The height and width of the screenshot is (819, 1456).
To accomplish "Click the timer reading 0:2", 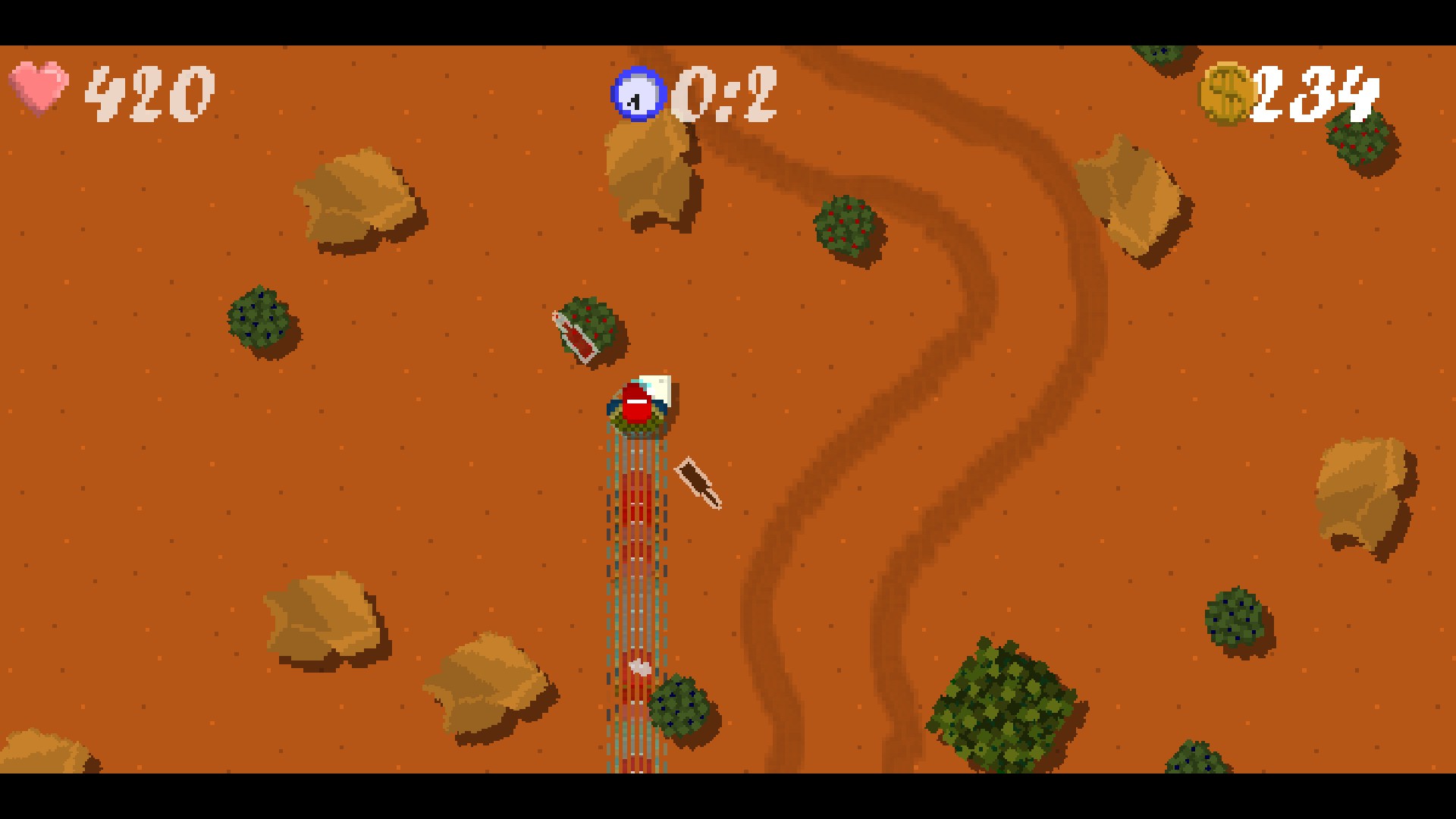I will pos(724,91).
